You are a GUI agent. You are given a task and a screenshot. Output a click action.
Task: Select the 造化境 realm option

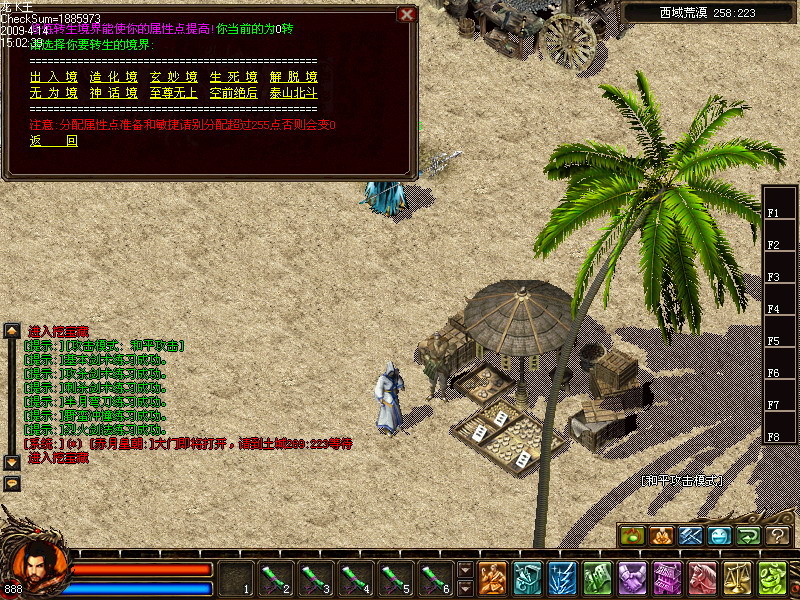tap(113, 77)
